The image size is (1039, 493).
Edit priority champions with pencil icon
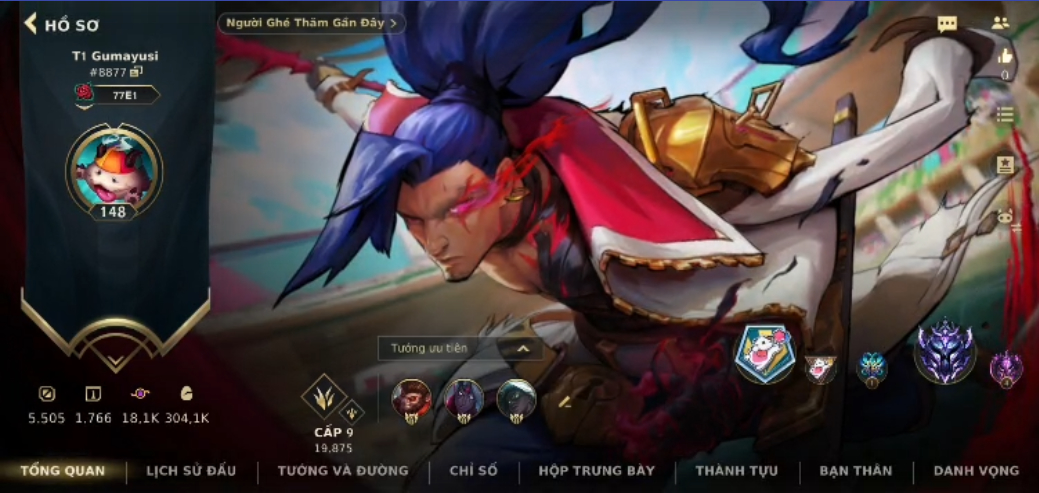pyautogui.click(x=564, y=401)
